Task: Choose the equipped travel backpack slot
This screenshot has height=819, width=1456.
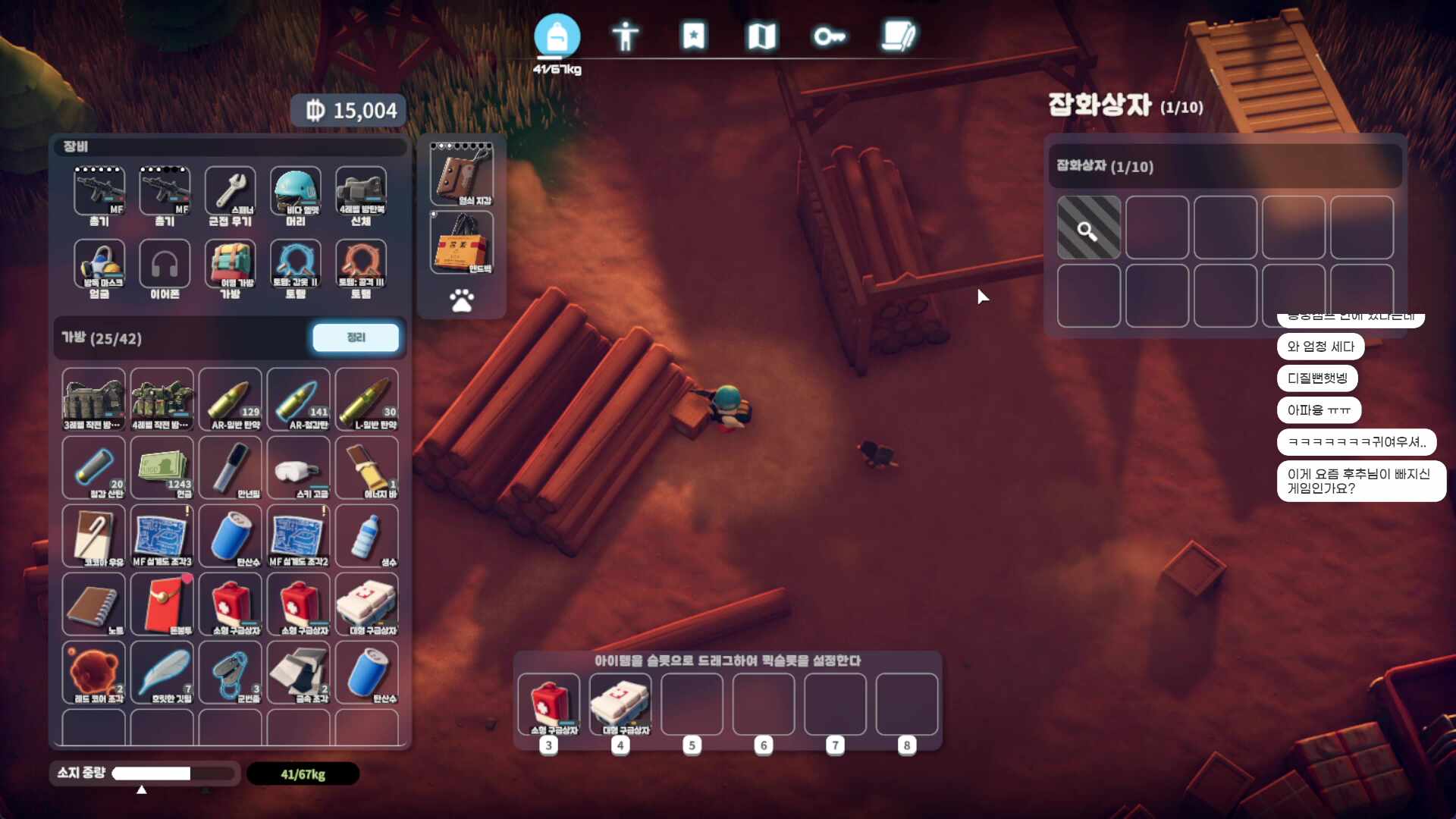Action: point(231,265)
